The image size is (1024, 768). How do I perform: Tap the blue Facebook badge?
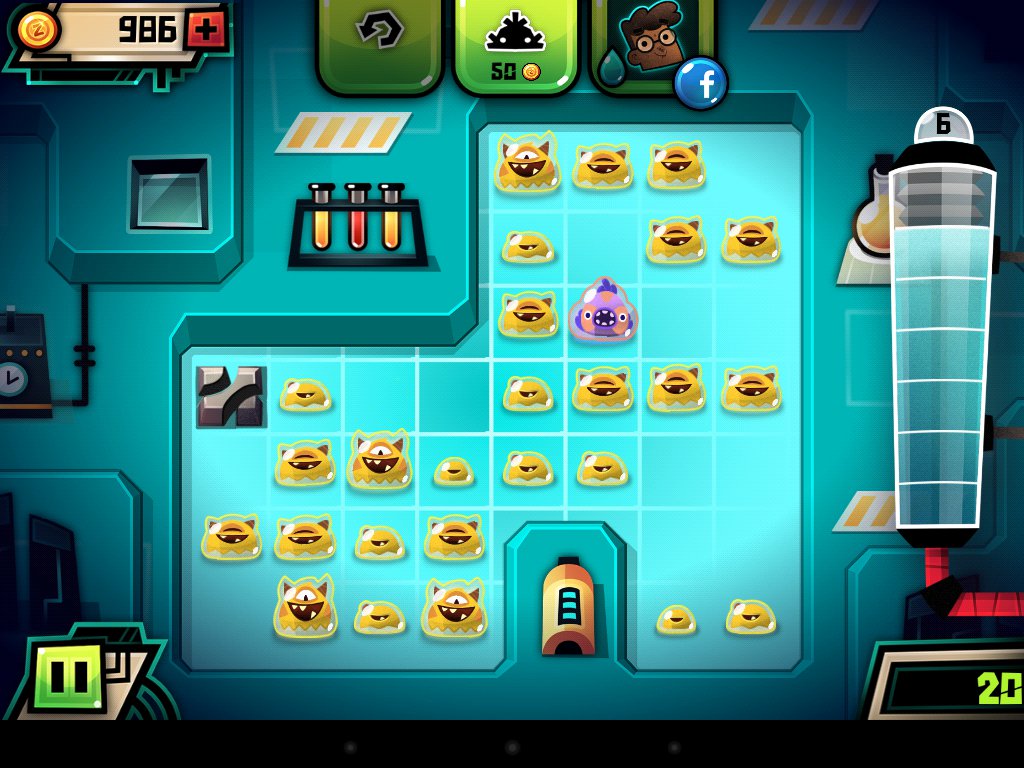(x=700, y=84)
